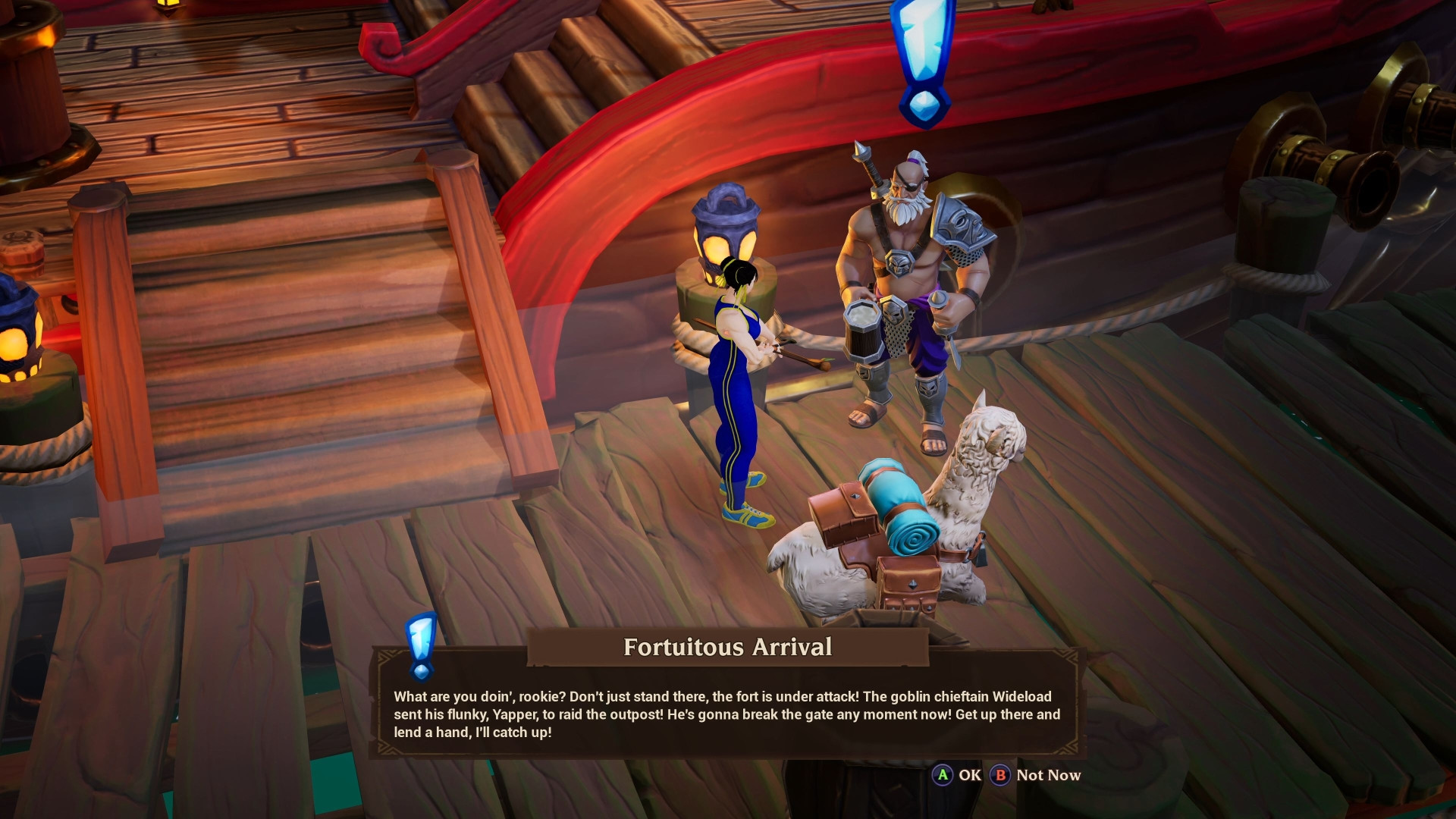Click OK to accept the quest

[x=969, y=776]
